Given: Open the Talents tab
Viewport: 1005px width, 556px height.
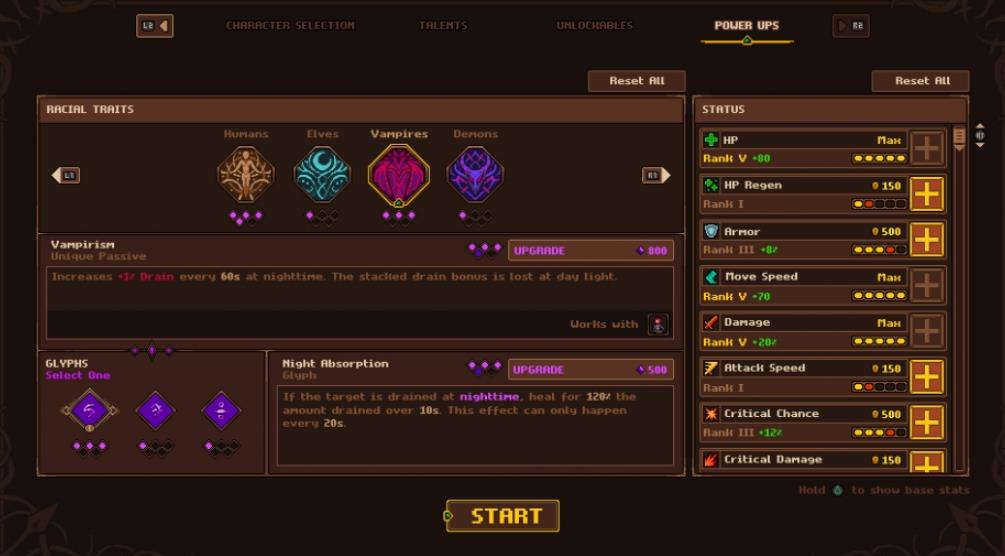Looking at the screenshot, I should tap(443, 25).
